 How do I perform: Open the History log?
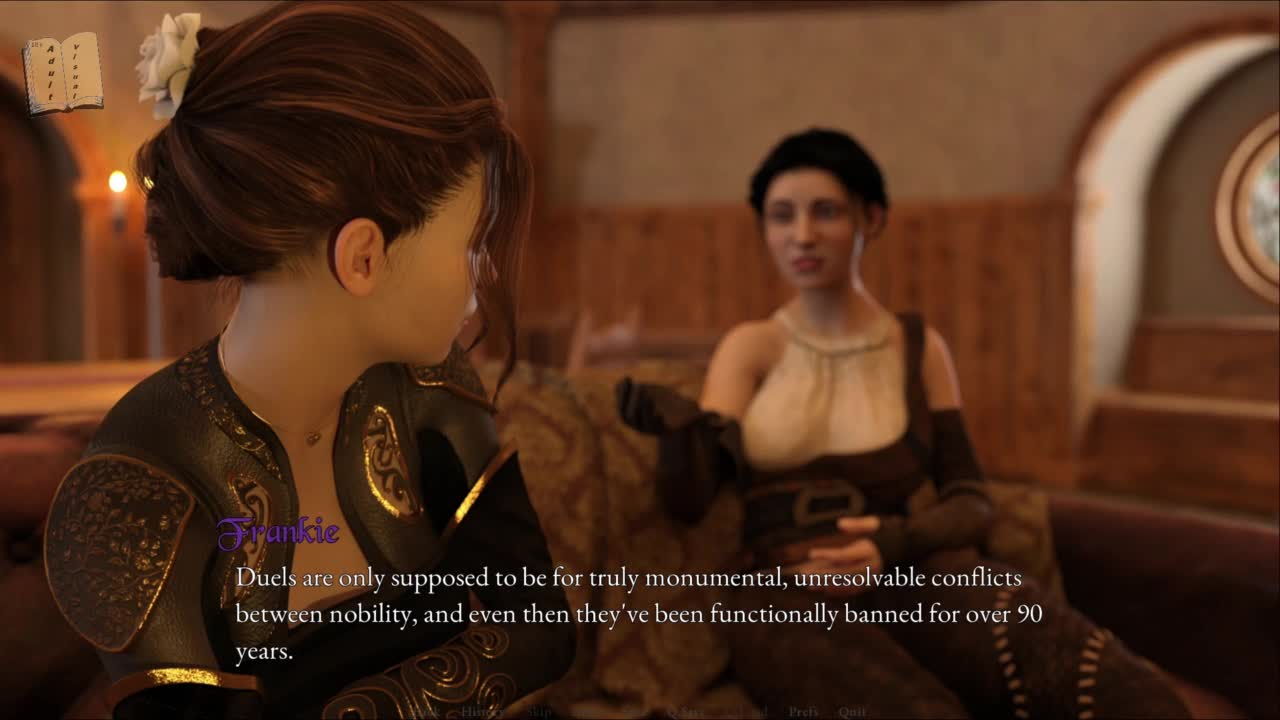[482, 712]
